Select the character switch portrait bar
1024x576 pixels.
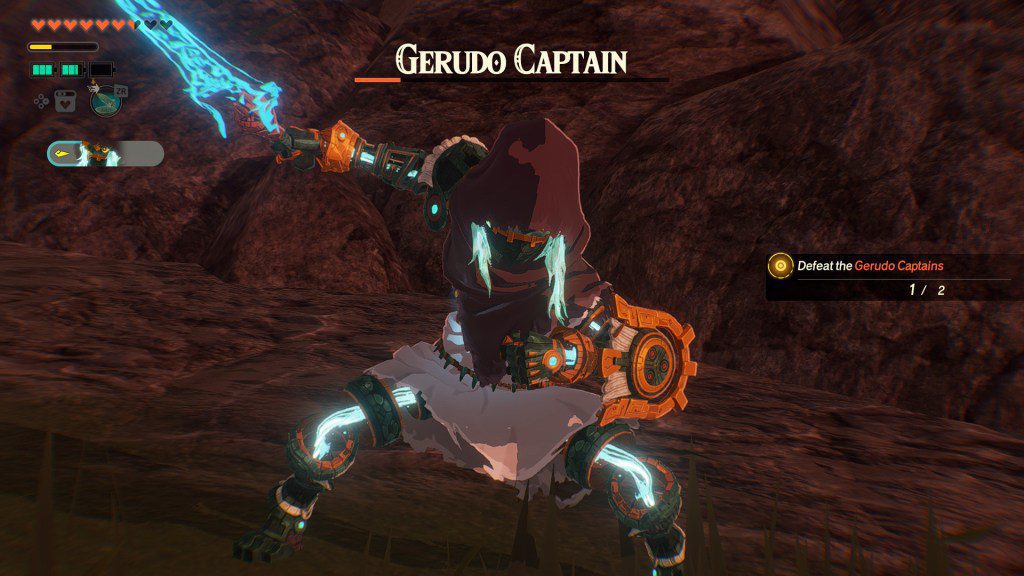[x=104, y=154]
